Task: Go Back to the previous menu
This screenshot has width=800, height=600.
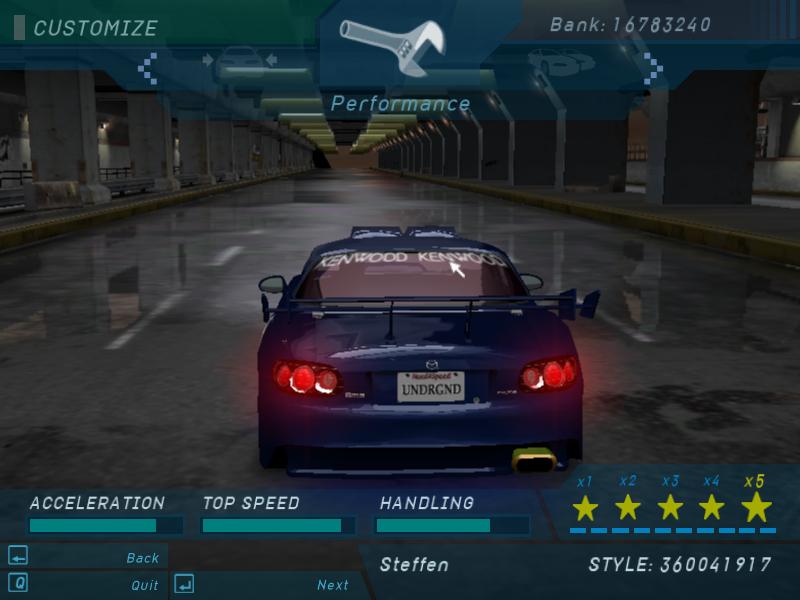Action: 142,558
